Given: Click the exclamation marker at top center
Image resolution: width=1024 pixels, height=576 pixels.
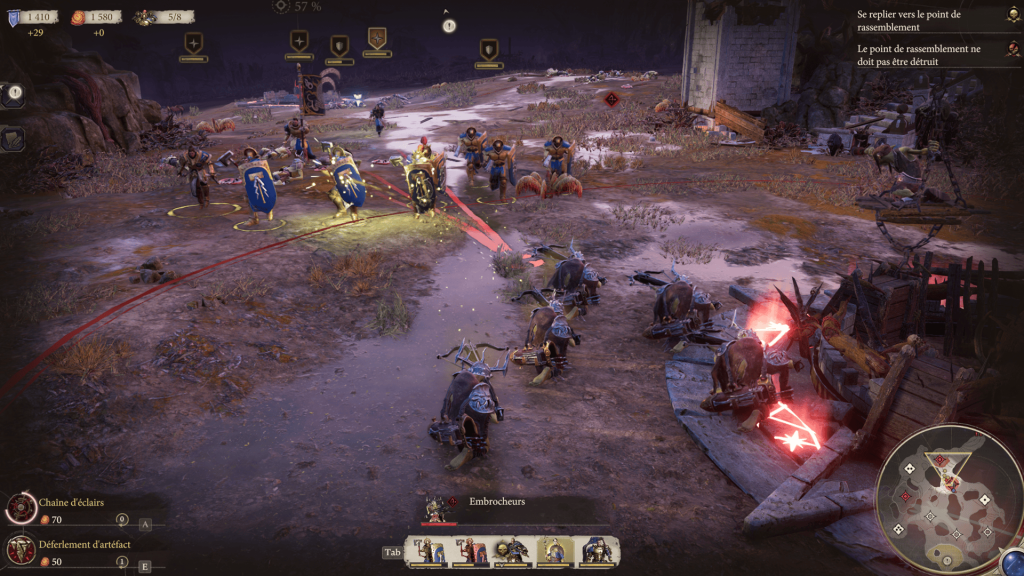Looking at the screenshot, I should point(449,26).
